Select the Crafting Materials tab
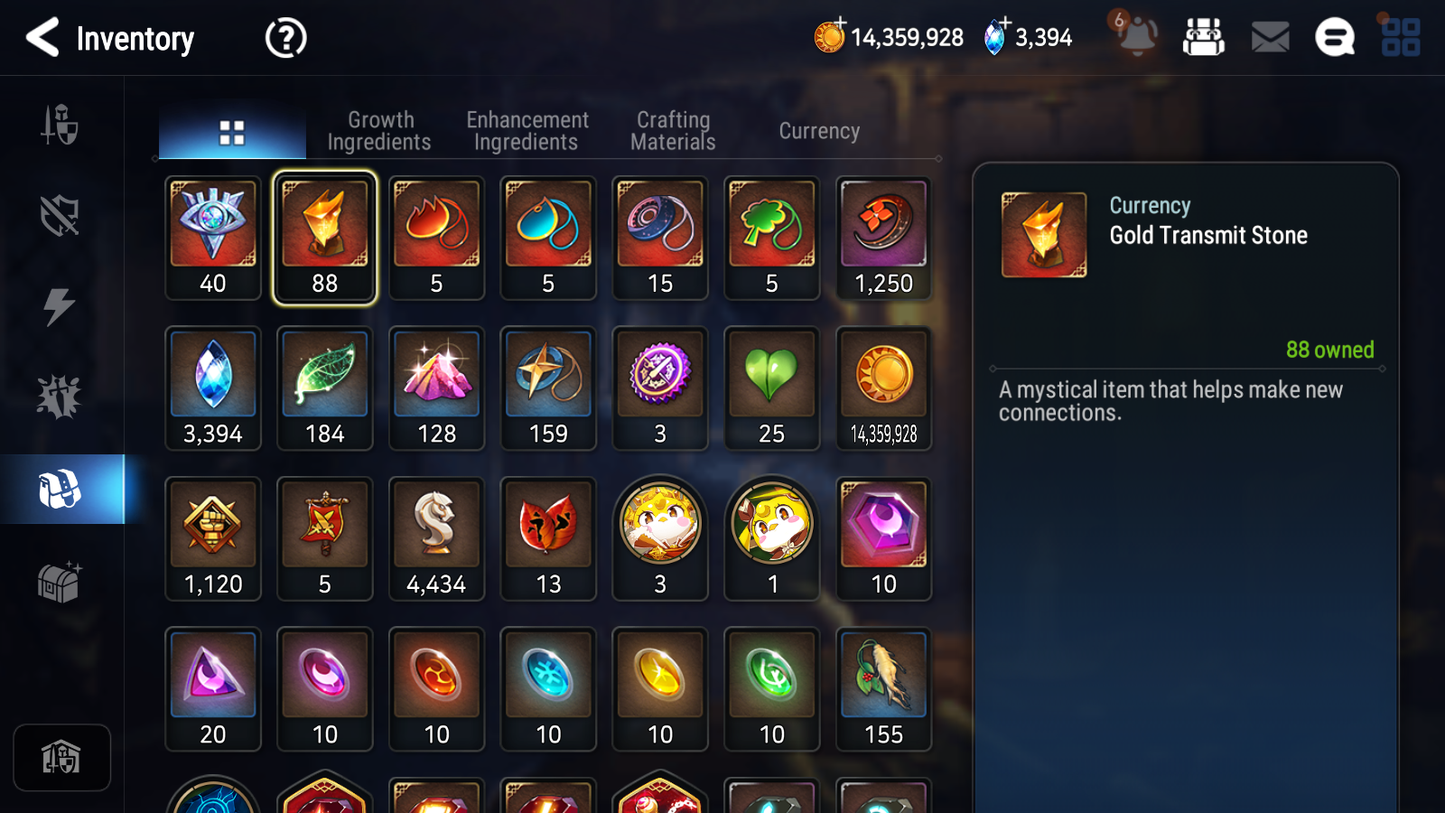The image size is (1445, 813). [x=673, y=131]
